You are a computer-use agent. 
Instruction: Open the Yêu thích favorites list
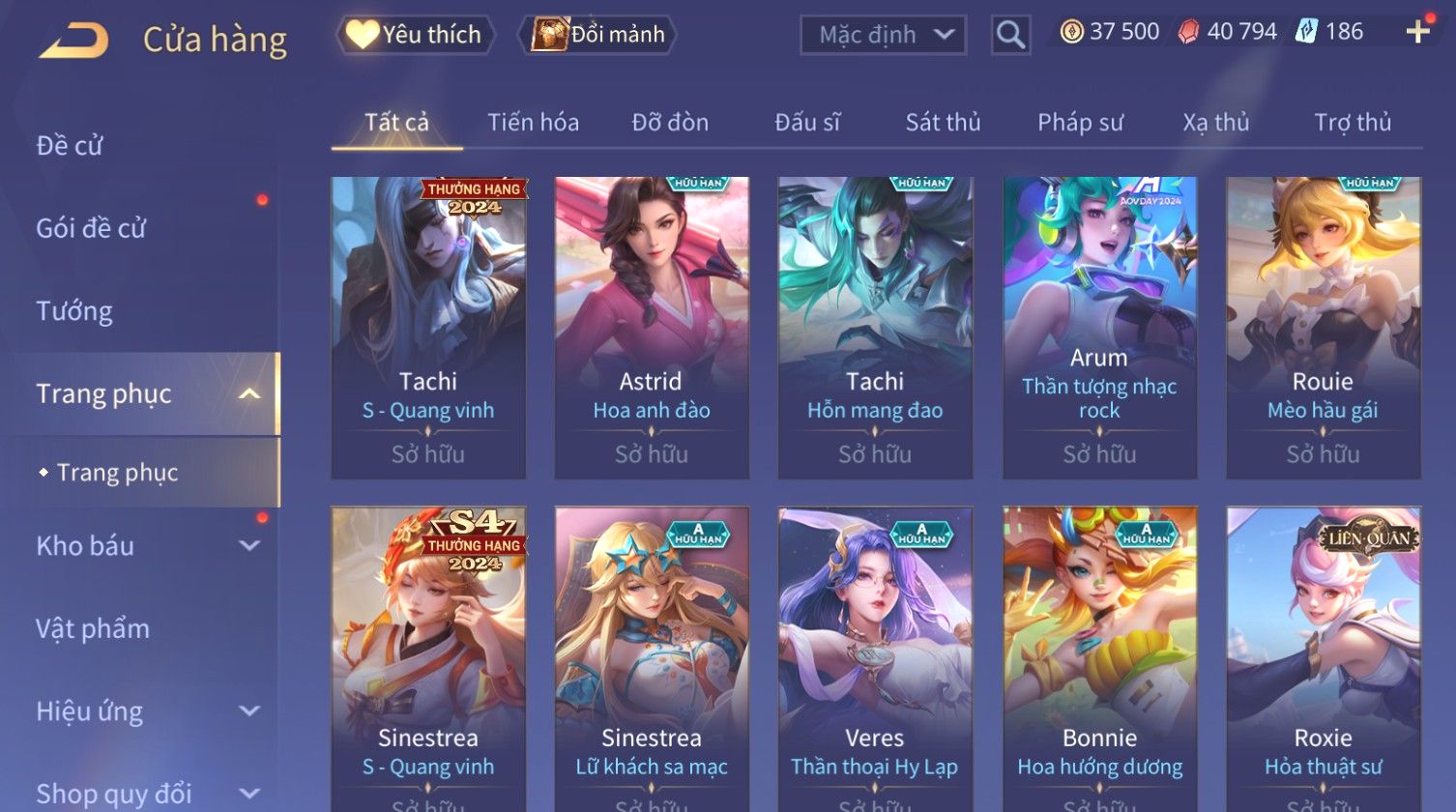416,35
